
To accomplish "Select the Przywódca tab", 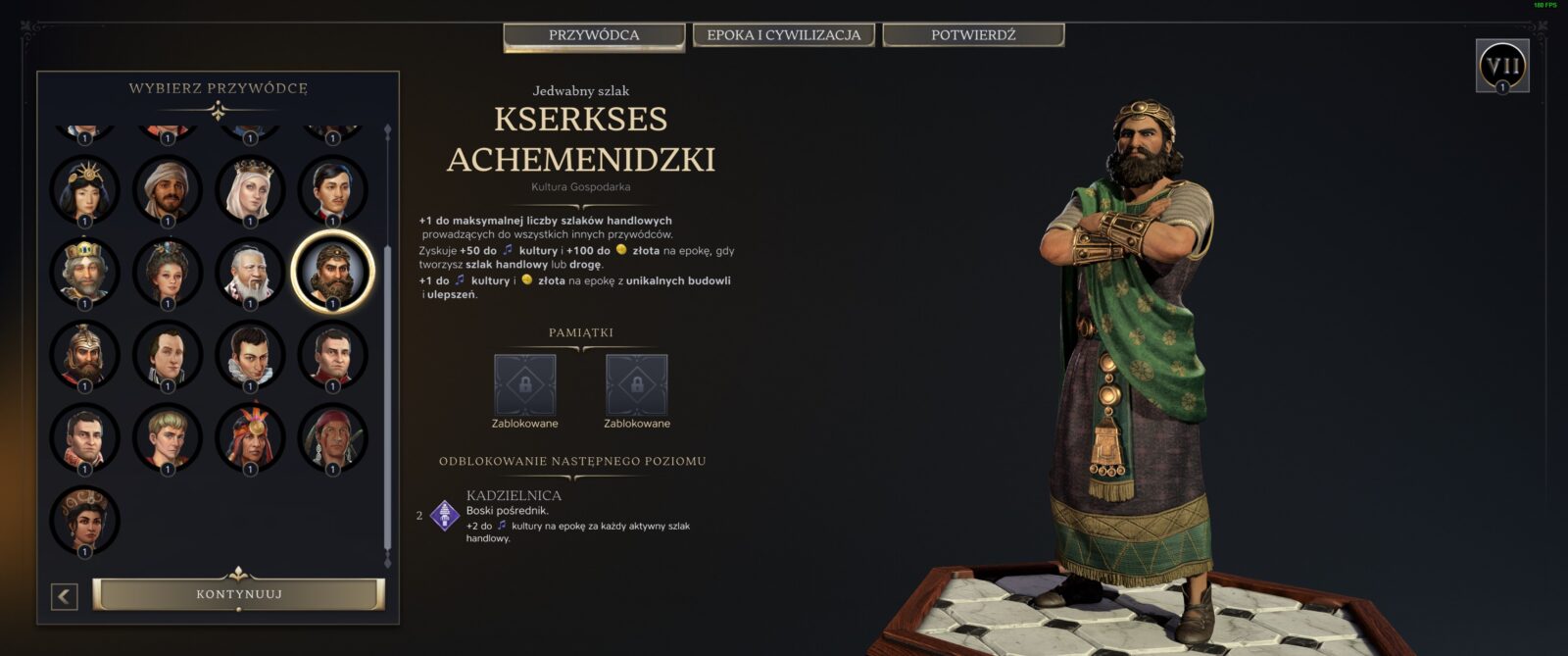I will [594, 36].
